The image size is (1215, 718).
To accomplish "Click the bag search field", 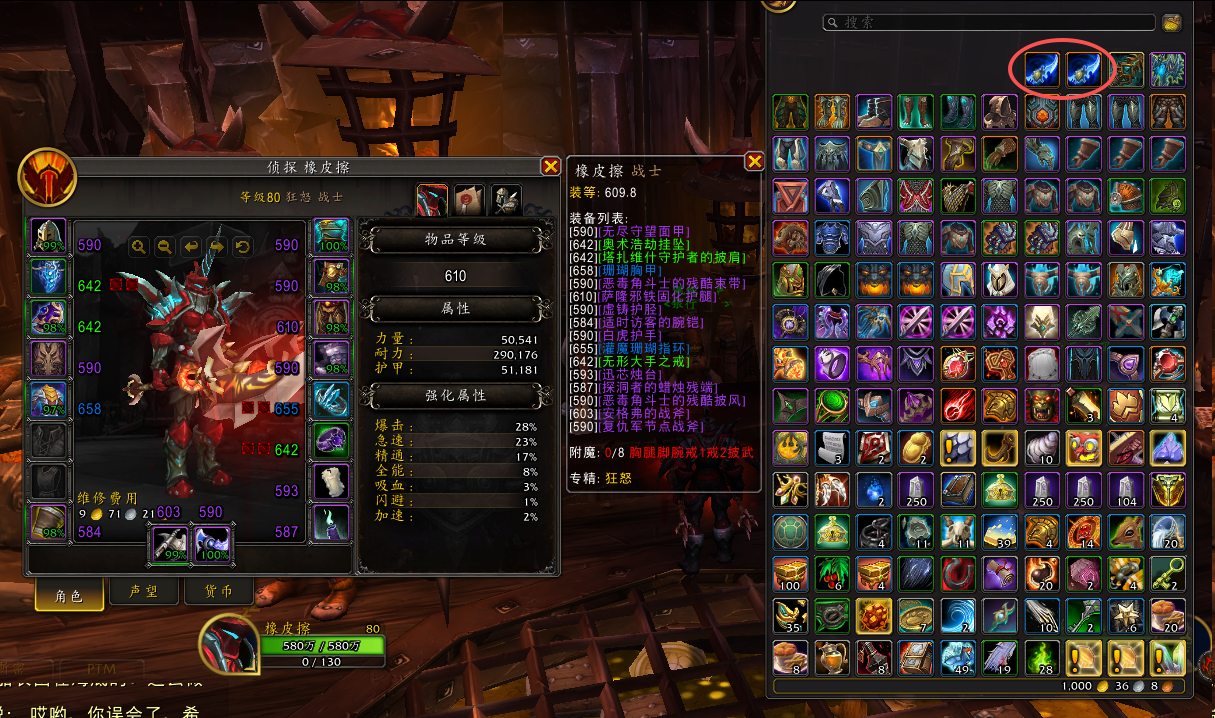I will click(x=988, y=22).
